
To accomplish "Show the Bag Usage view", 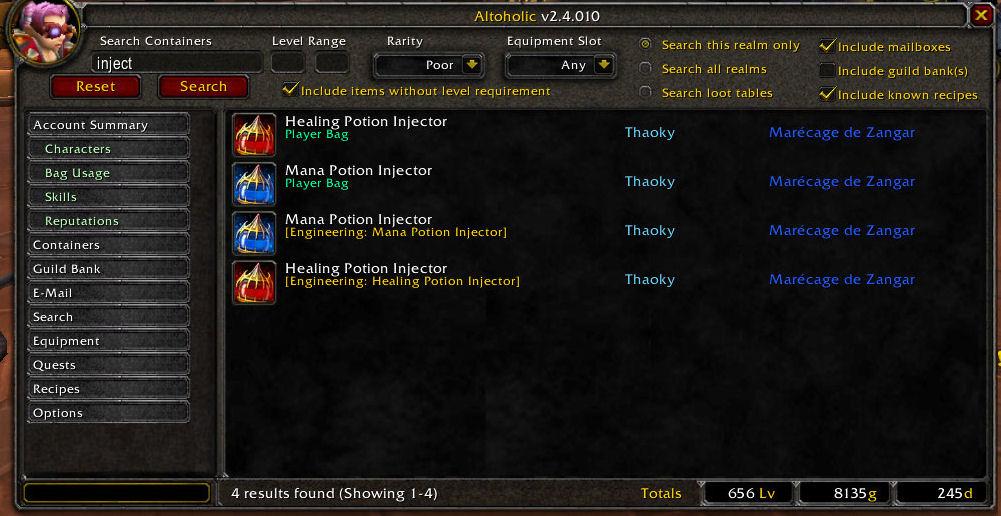I will click(x=115, y=173).
